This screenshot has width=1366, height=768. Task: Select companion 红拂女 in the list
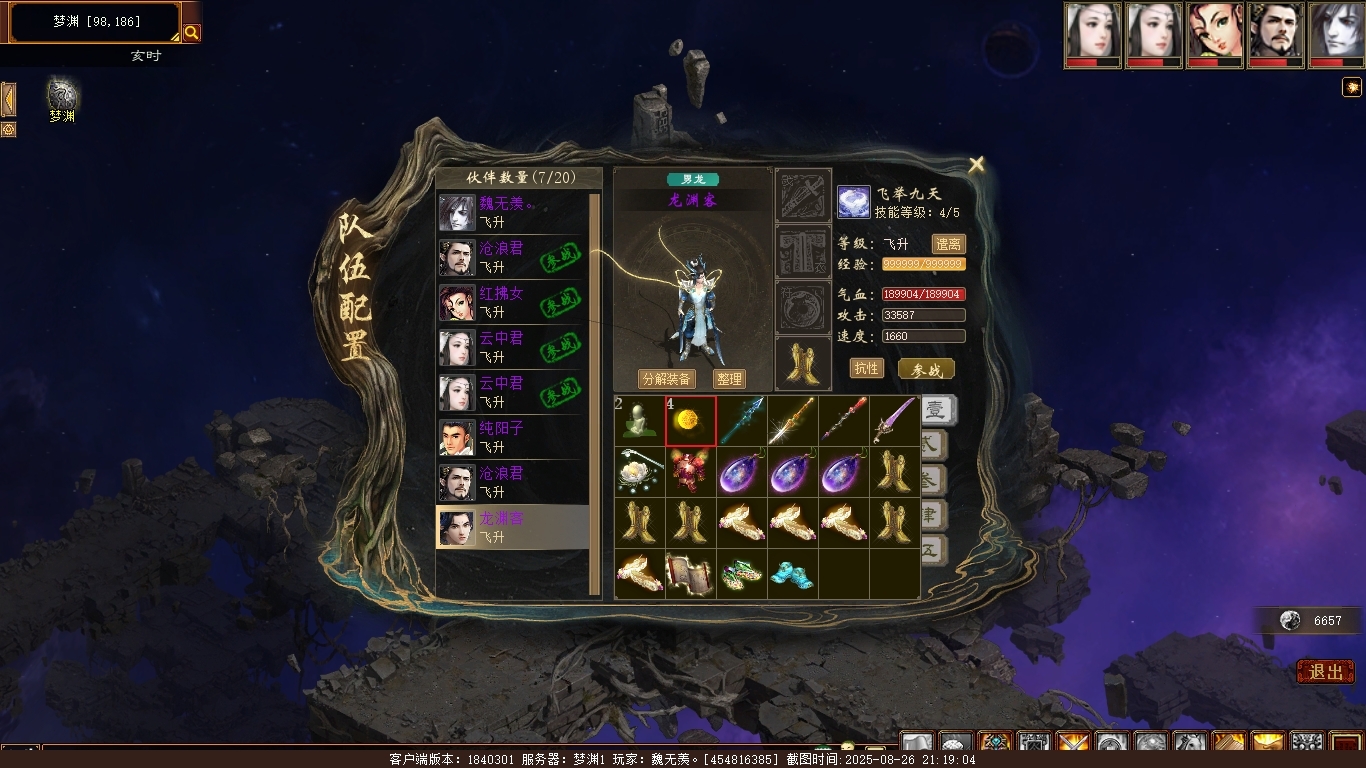coord(510,302)
